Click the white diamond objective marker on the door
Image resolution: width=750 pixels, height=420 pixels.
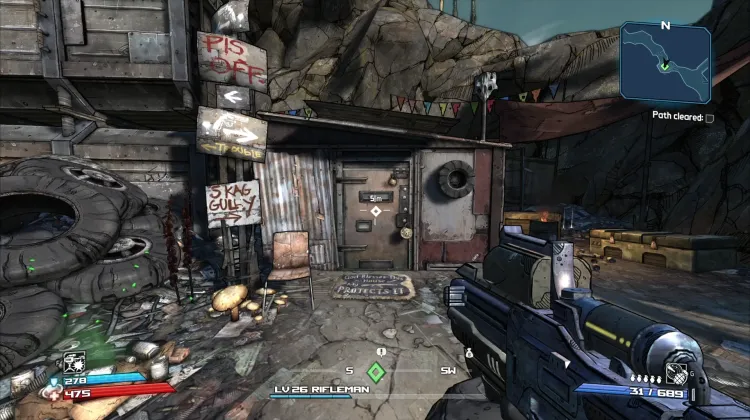click(376, 211)
